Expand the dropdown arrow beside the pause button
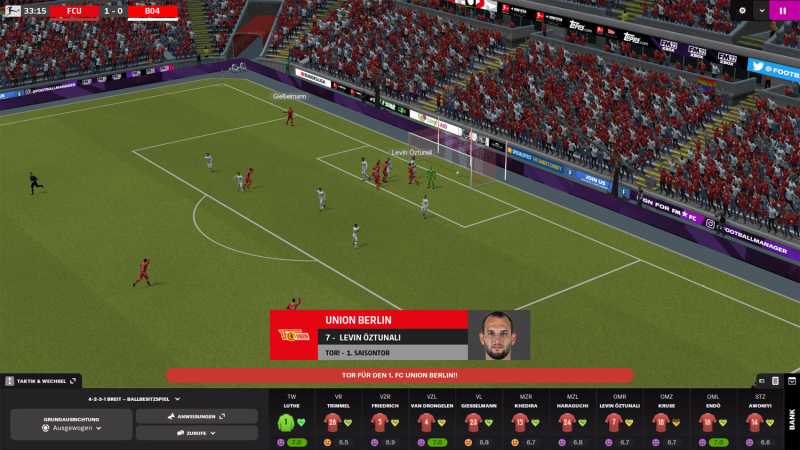This screenshot has width=800, height=450. click(x=762, y=11)
